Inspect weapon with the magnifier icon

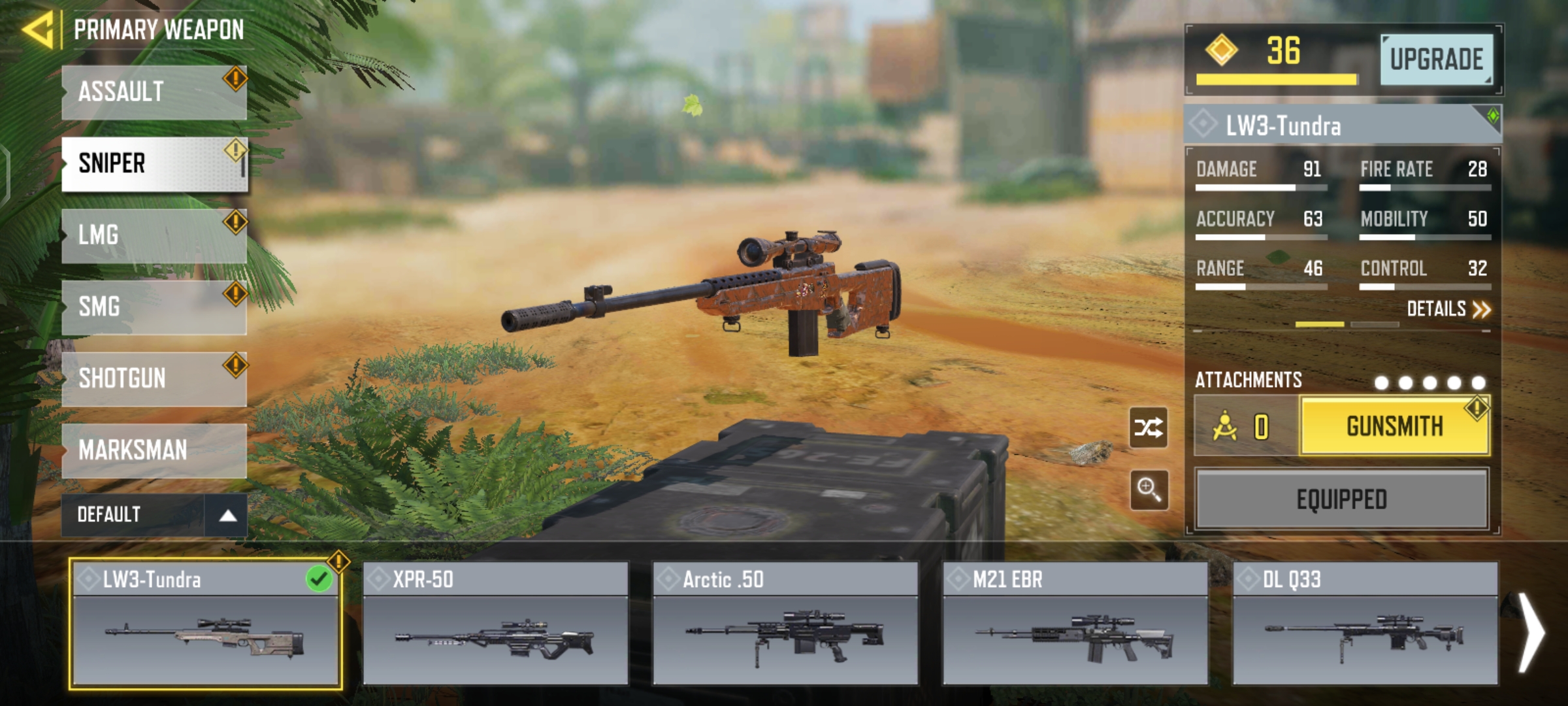tap(1149, 489)
